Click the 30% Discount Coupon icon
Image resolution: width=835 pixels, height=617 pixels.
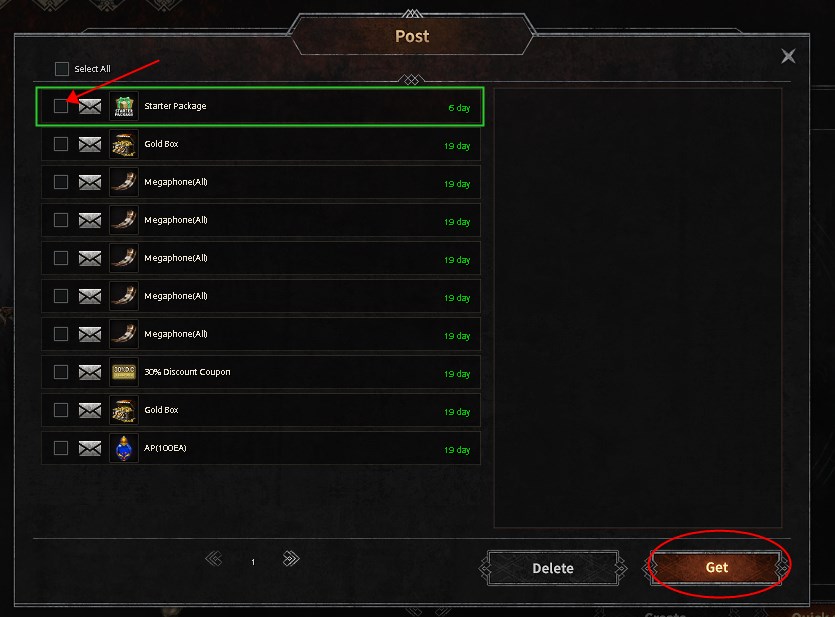124,372
